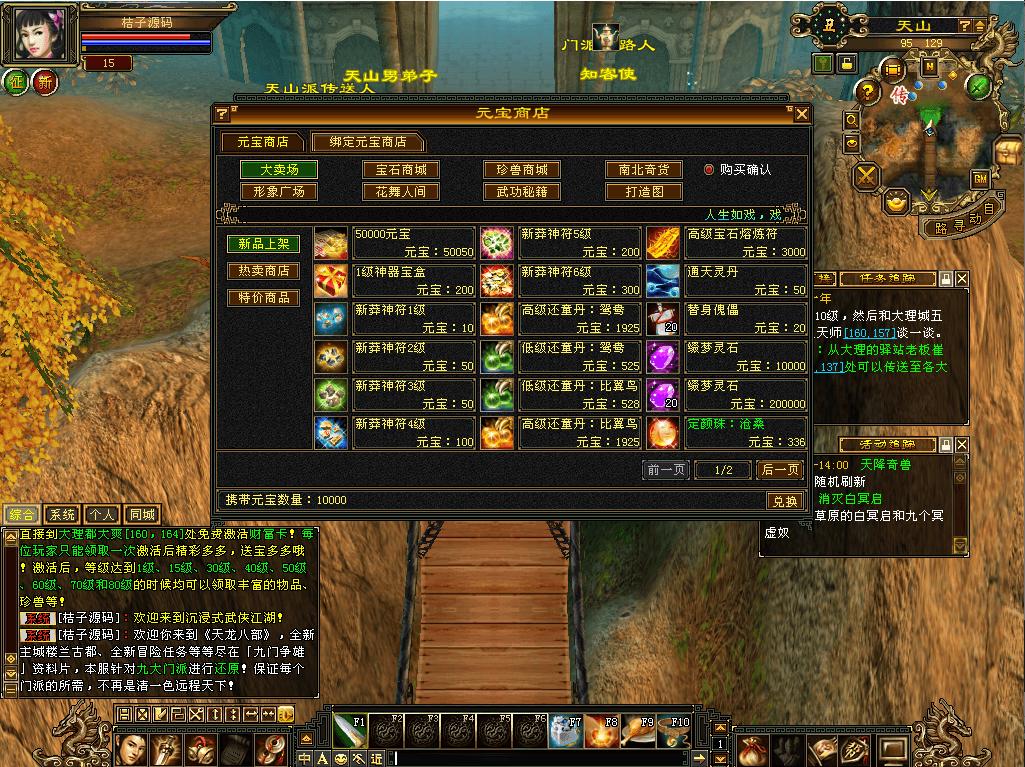Open the 武功秘籍 category
Screen dimensions: 1025x767
[522, 191]
